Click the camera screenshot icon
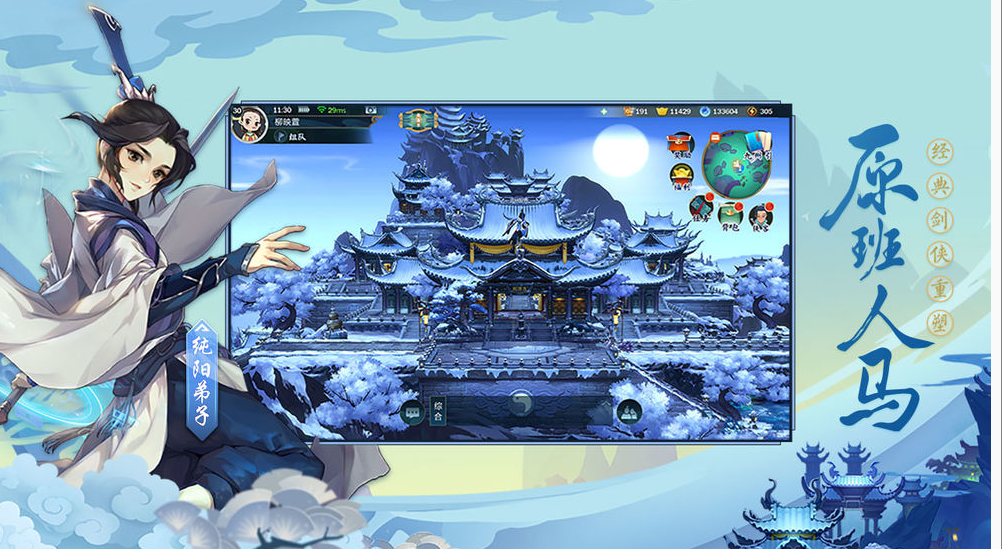 370,109
